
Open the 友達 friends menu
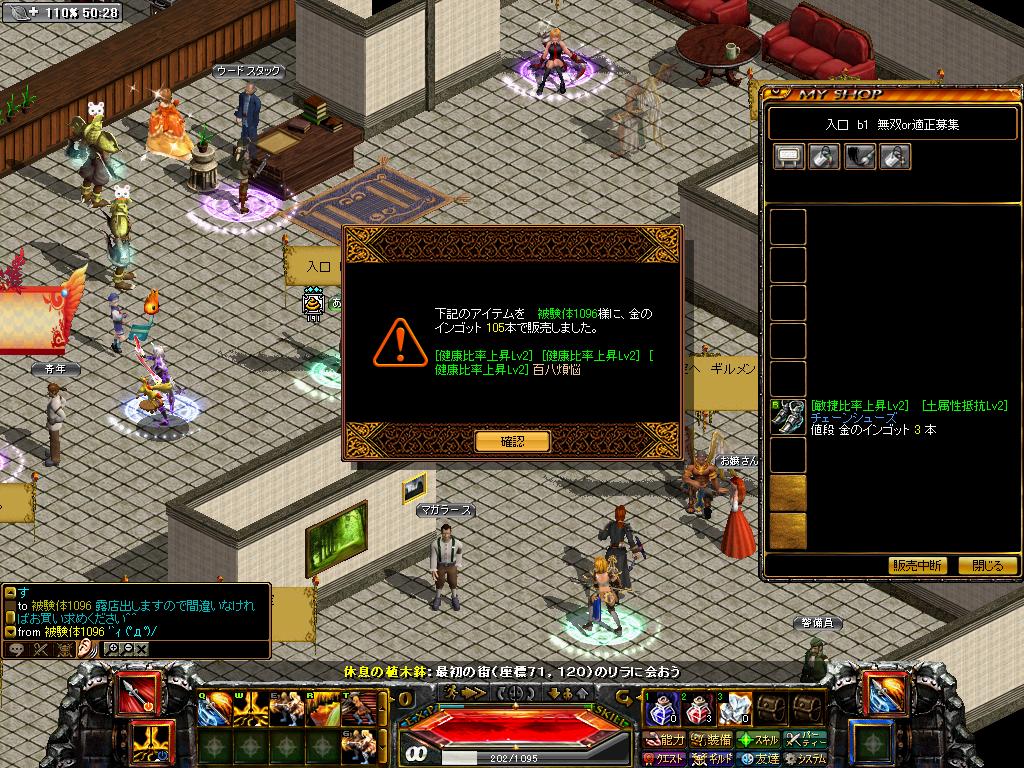pyautogui.click(x=759, y=759)
